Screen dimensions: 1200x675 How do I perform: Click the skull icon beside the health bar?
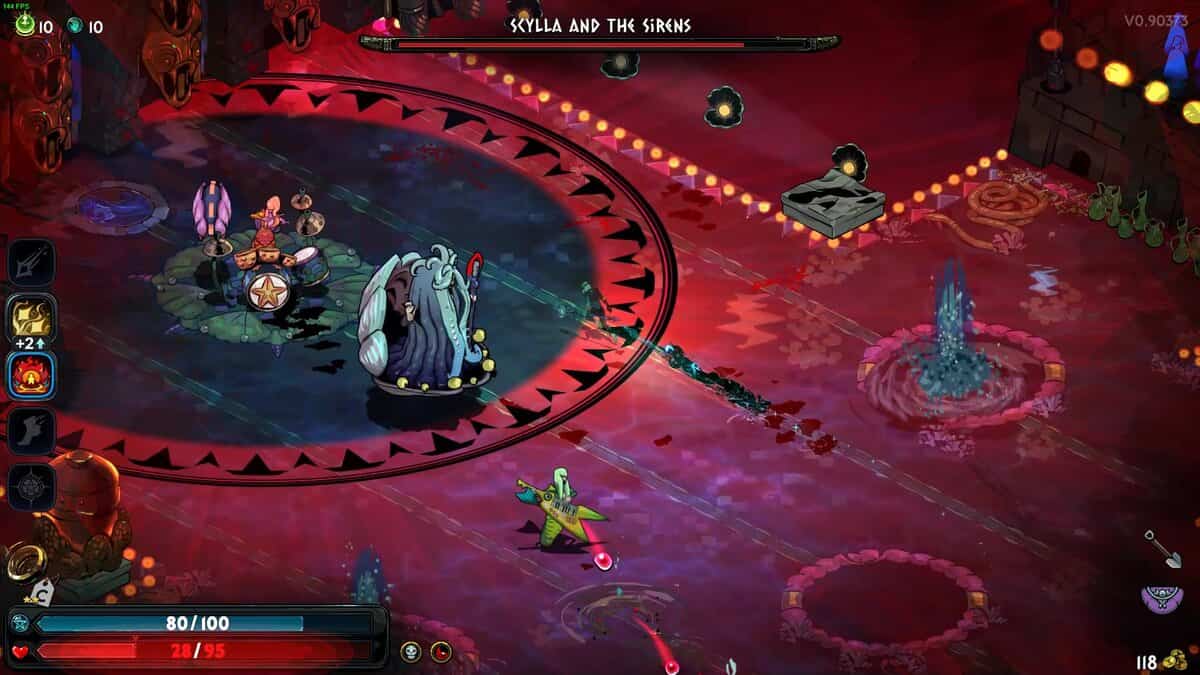pyautogui.click(x=411, y=652)
